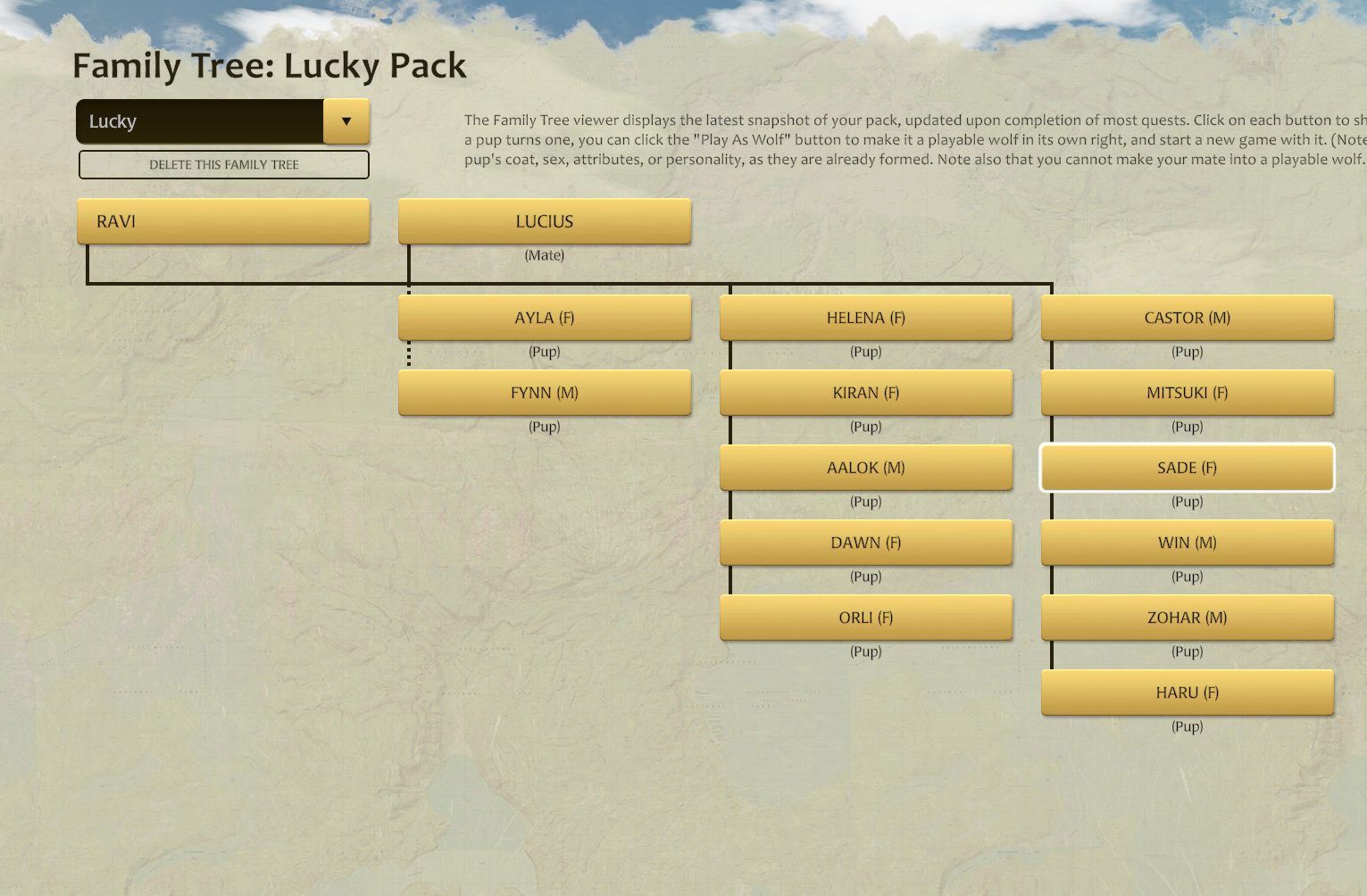Screen dimensions: 1367x896
Task: Open pup AYLA's details
Action: pyautogui.click(x=545, y=317)
